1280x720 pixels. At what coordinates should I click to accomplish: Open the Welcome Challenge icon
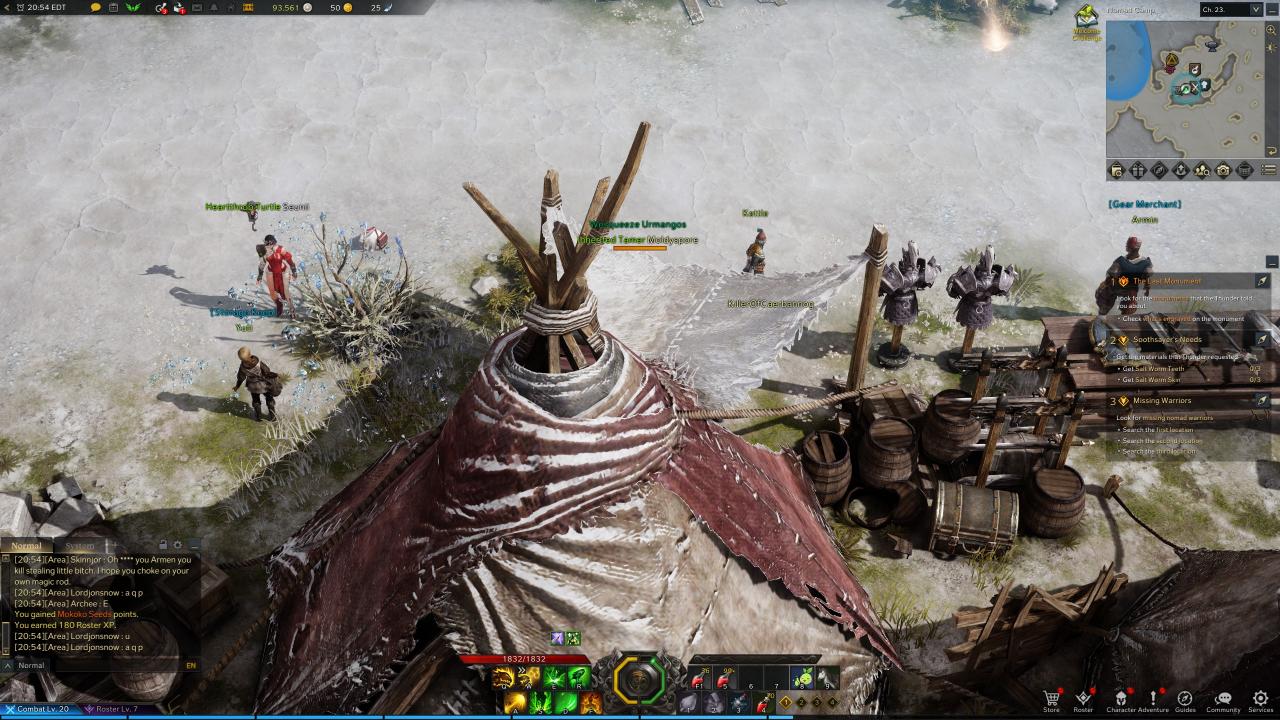pos(1087,20)
